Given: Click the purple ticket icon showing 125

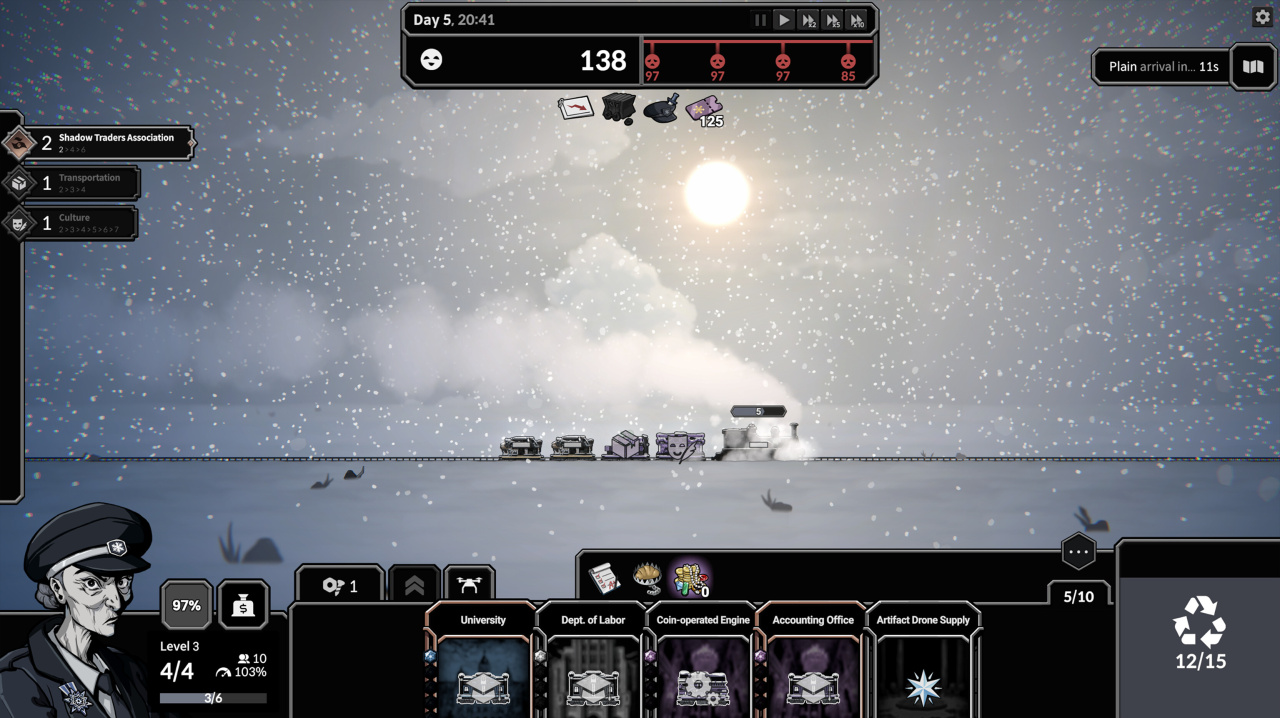Looking at the screenshot, I should tap(704, 109).
